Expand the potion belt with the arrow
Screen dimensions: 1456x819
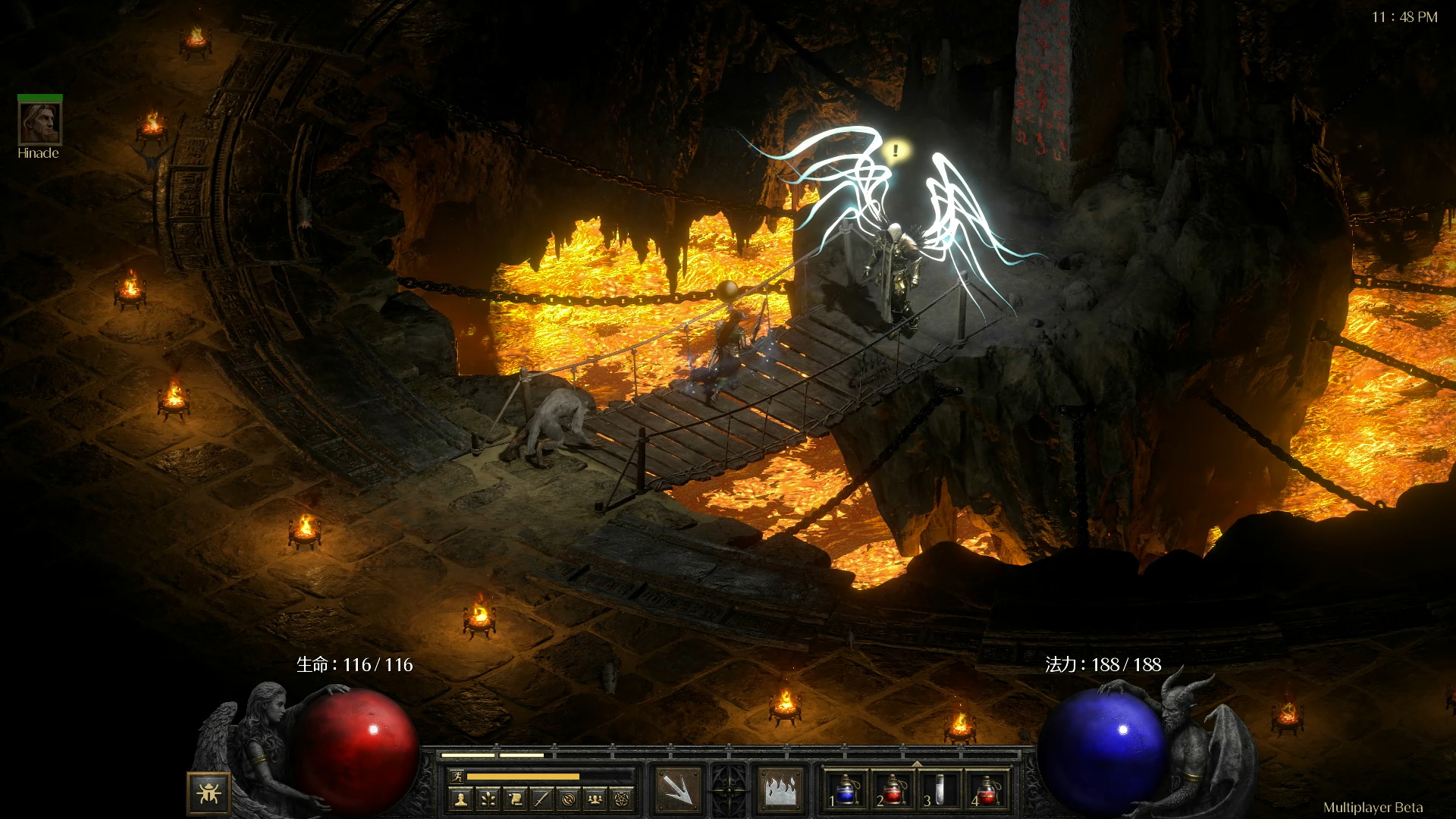pos(916,764)
